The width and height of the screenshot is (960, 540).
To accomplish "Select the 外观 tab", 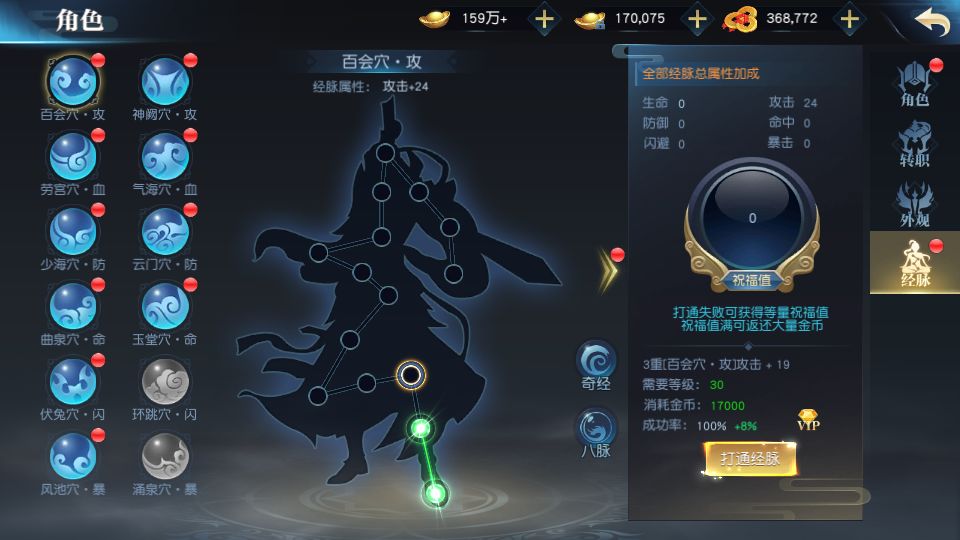I will point(914,203).
